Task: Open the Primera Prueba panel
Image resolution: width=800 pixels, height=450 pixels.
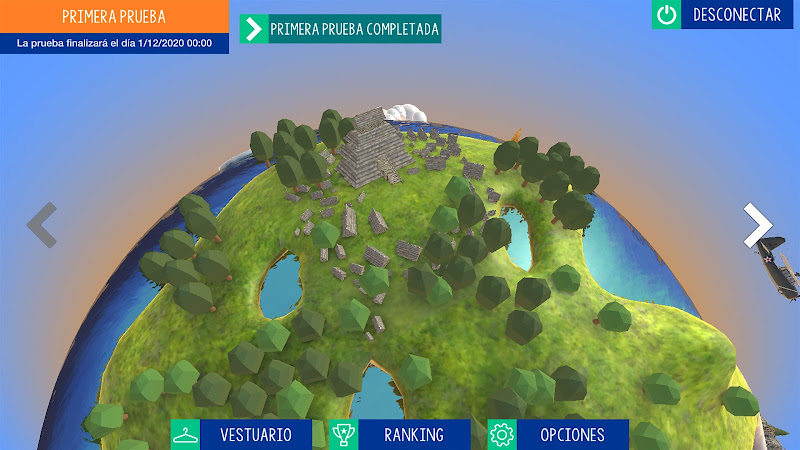Action: (114, 18)
